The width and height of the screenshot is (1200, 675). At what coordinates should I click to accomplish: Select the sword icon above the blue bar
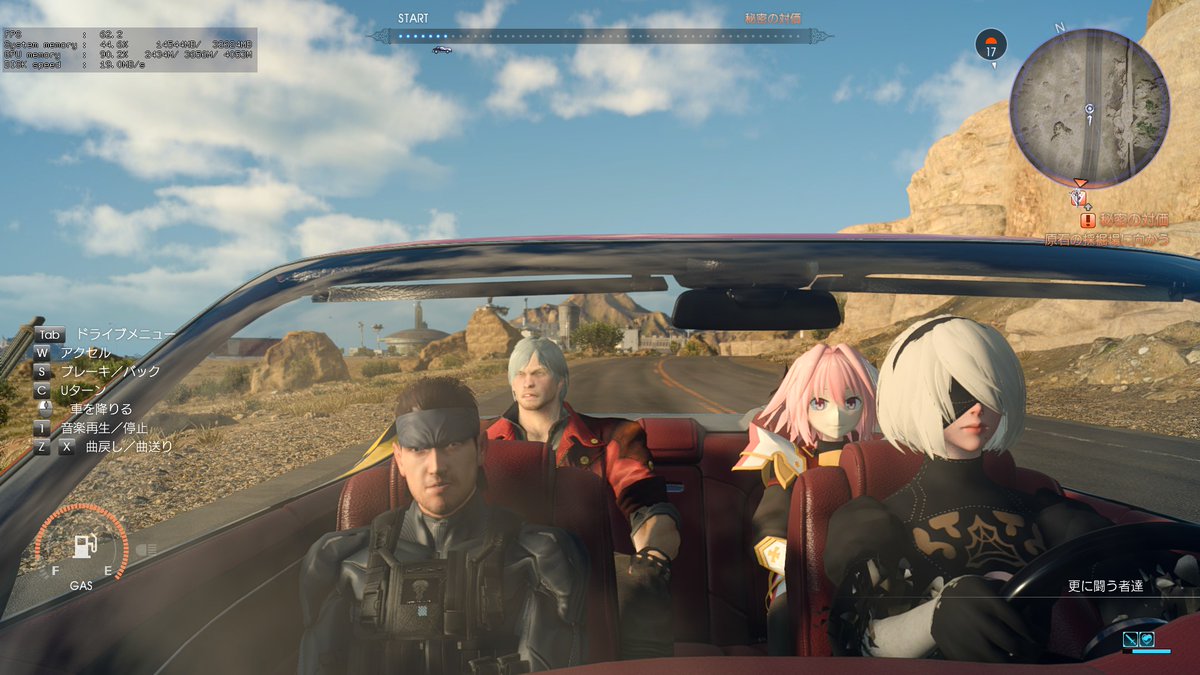click(x=1130, y=638)
